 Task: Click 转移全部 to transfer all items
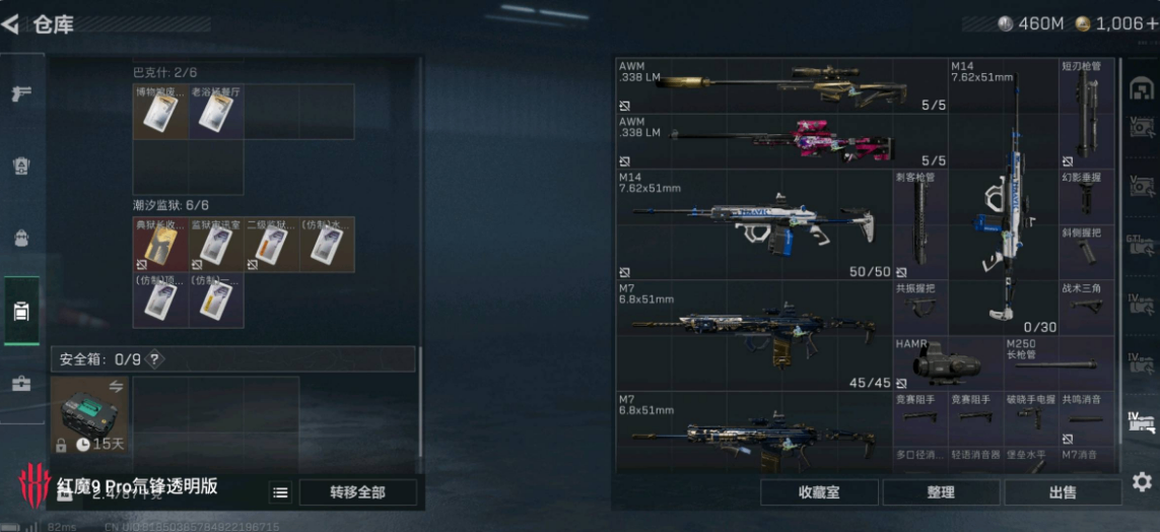(x=357, y=492)
